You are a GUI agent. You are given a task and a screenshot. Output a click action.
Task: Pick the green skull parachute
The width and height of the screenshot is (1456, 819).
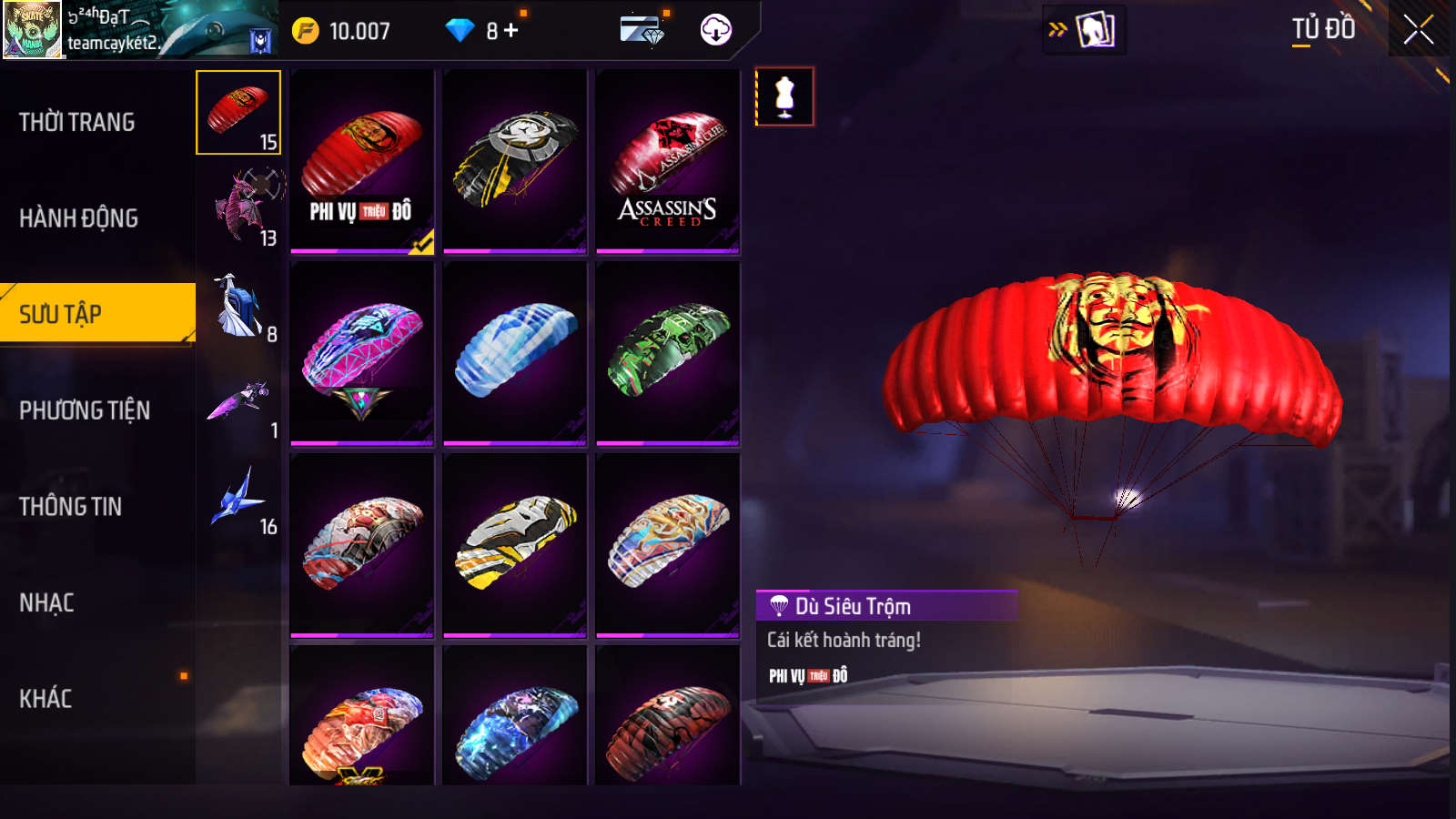[668, 353]
